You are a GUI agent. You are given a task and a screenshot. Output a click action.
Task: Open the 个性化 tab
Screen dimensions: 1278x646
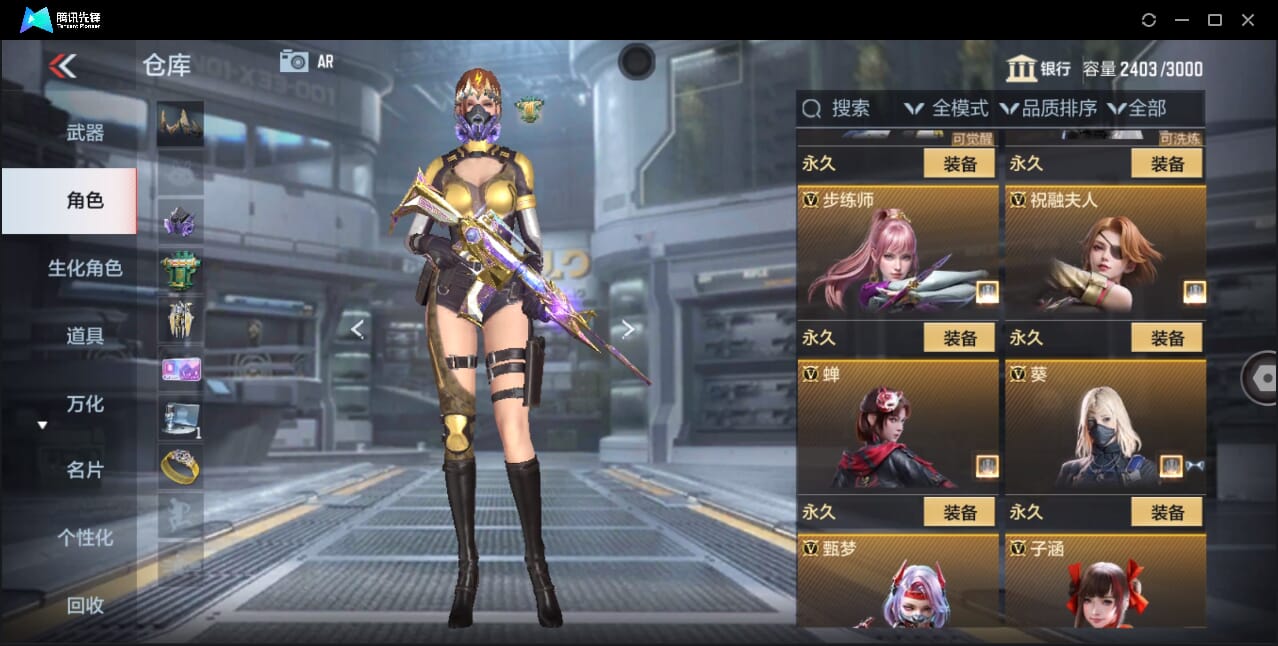coord(85,538)
